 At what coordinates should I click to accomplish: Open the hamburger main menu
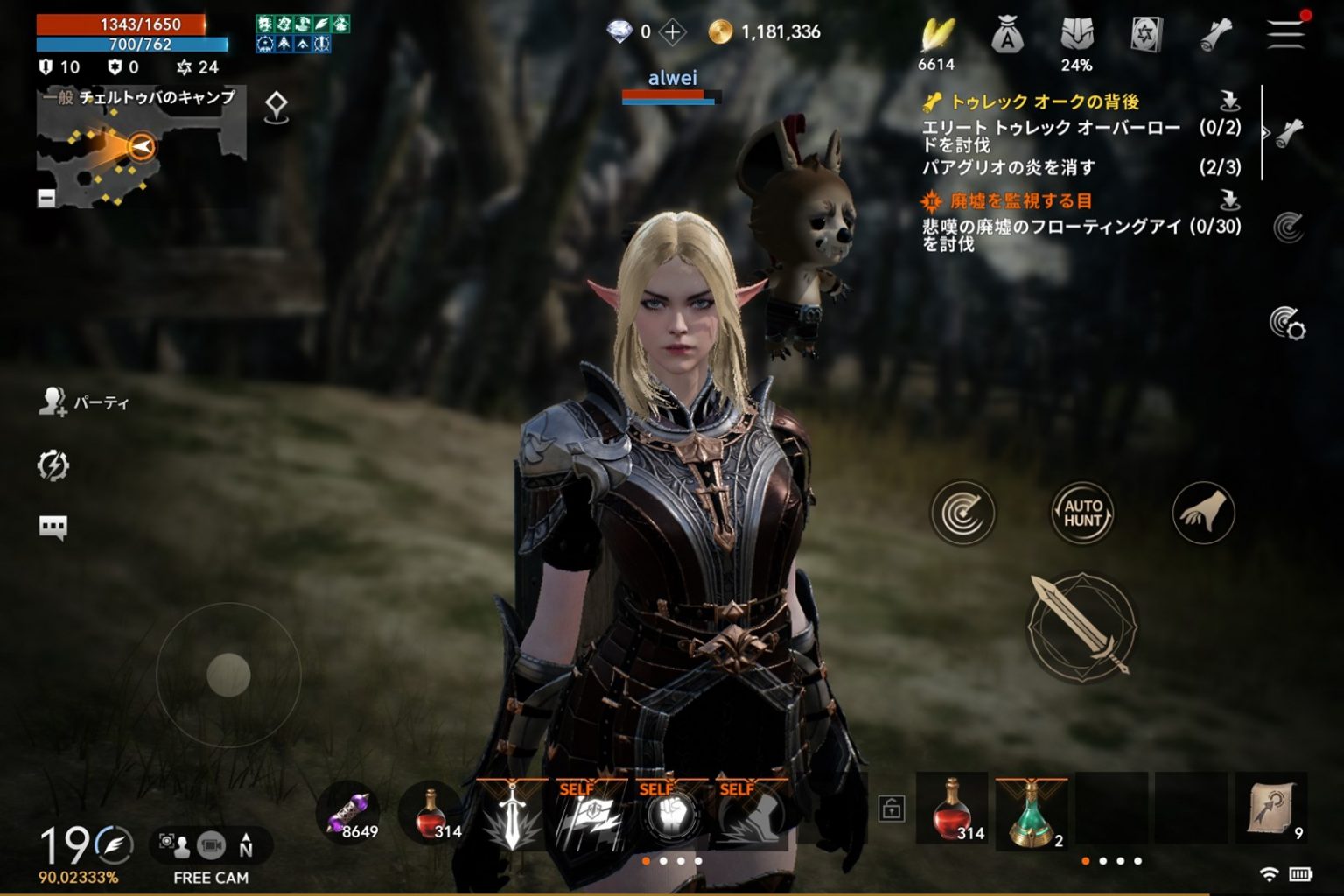coord(1284,33)
